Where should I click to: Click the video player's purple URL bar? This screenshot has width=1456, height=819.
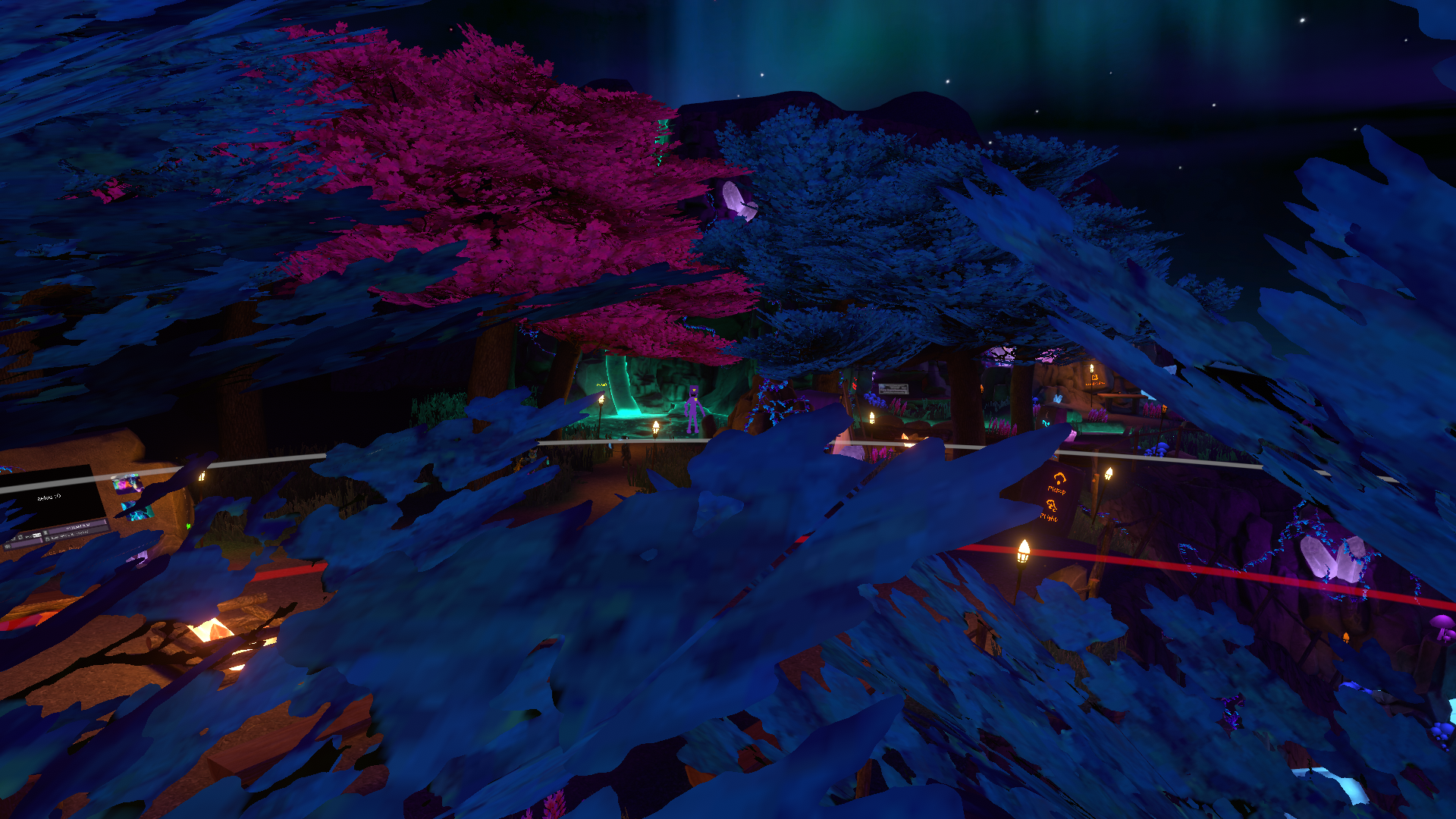point(77,527)
